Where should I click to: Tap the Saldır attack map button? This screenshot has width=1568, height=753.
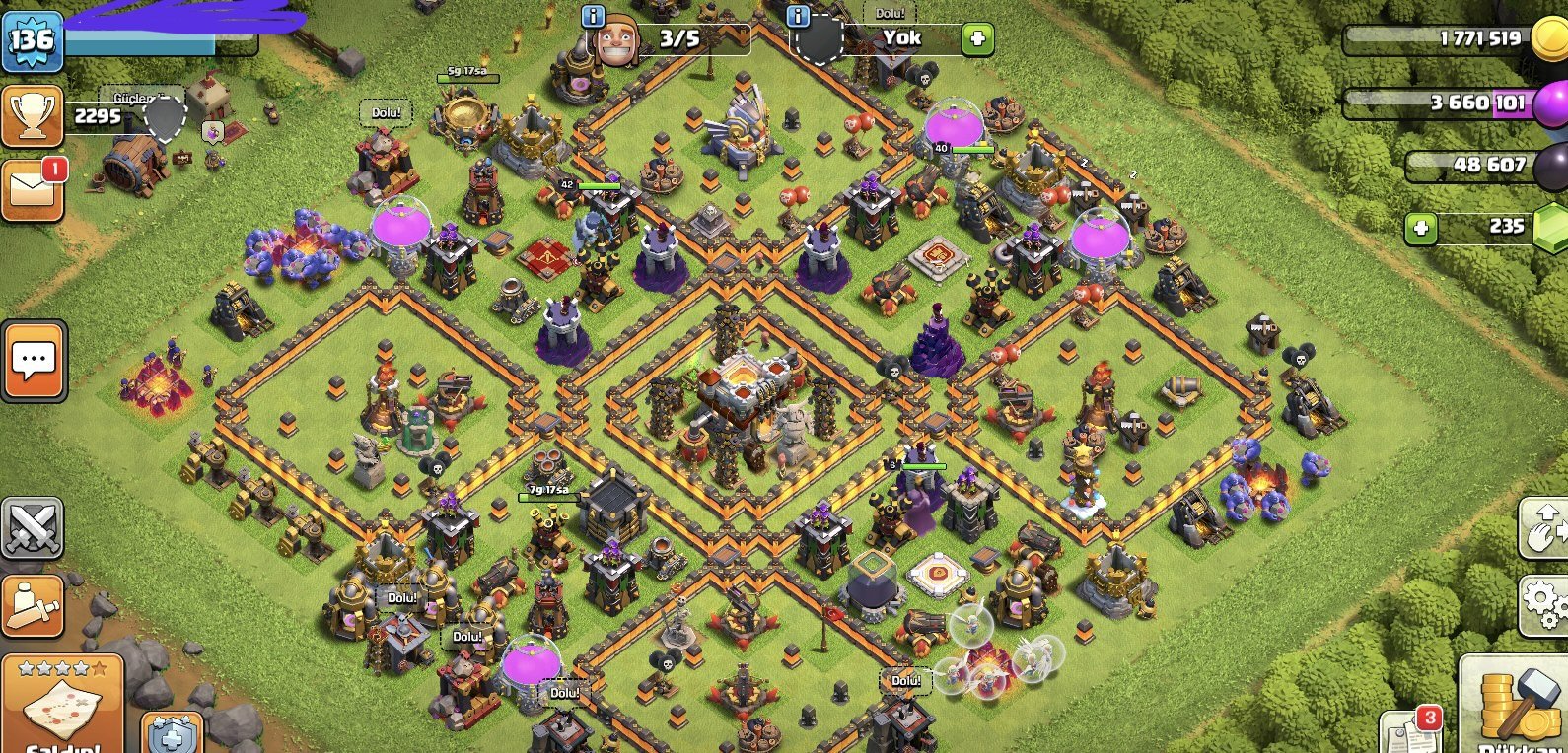tap(62, 707)
